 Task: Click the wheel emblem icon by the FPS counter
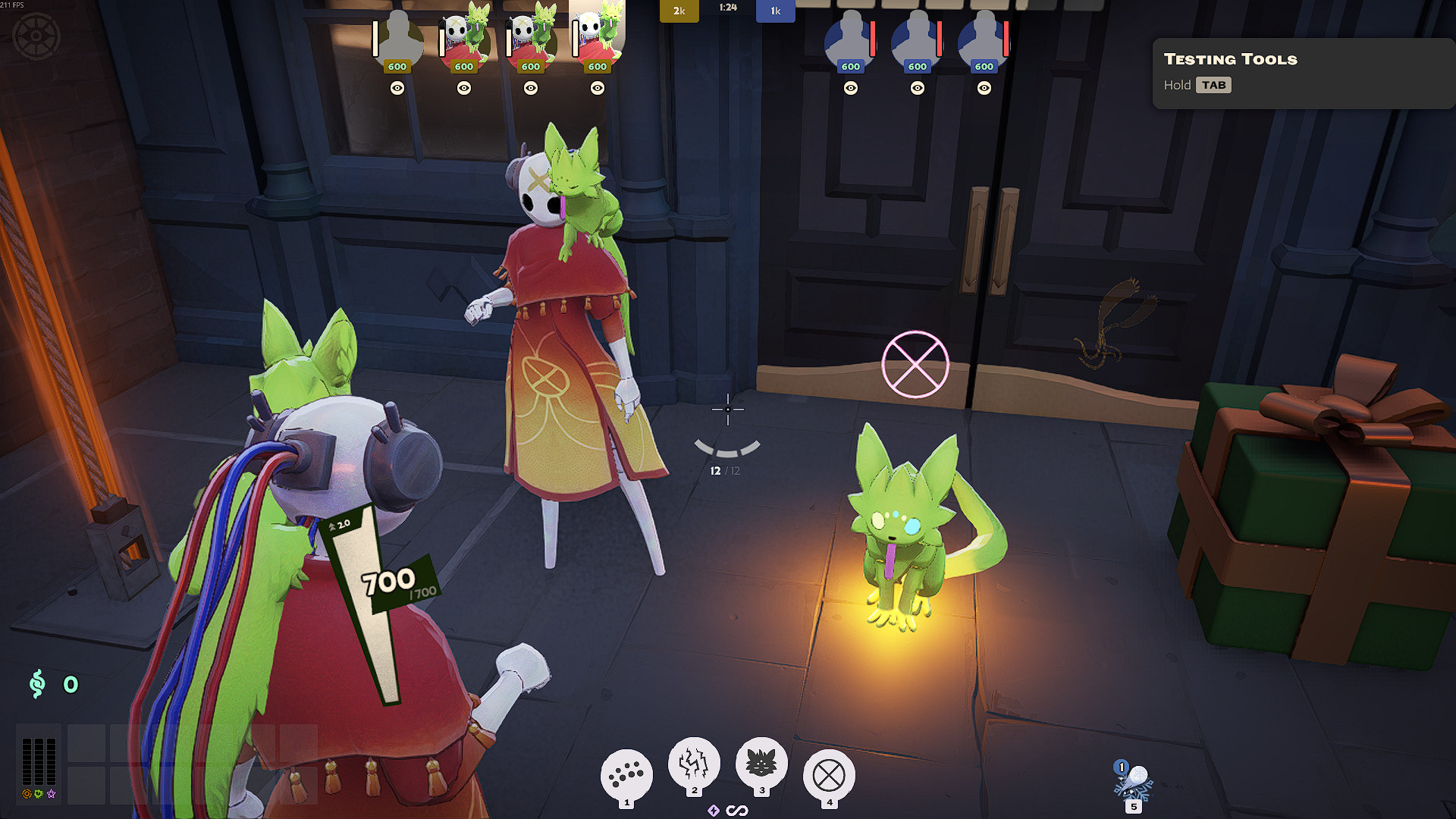[x=36, y=36]
